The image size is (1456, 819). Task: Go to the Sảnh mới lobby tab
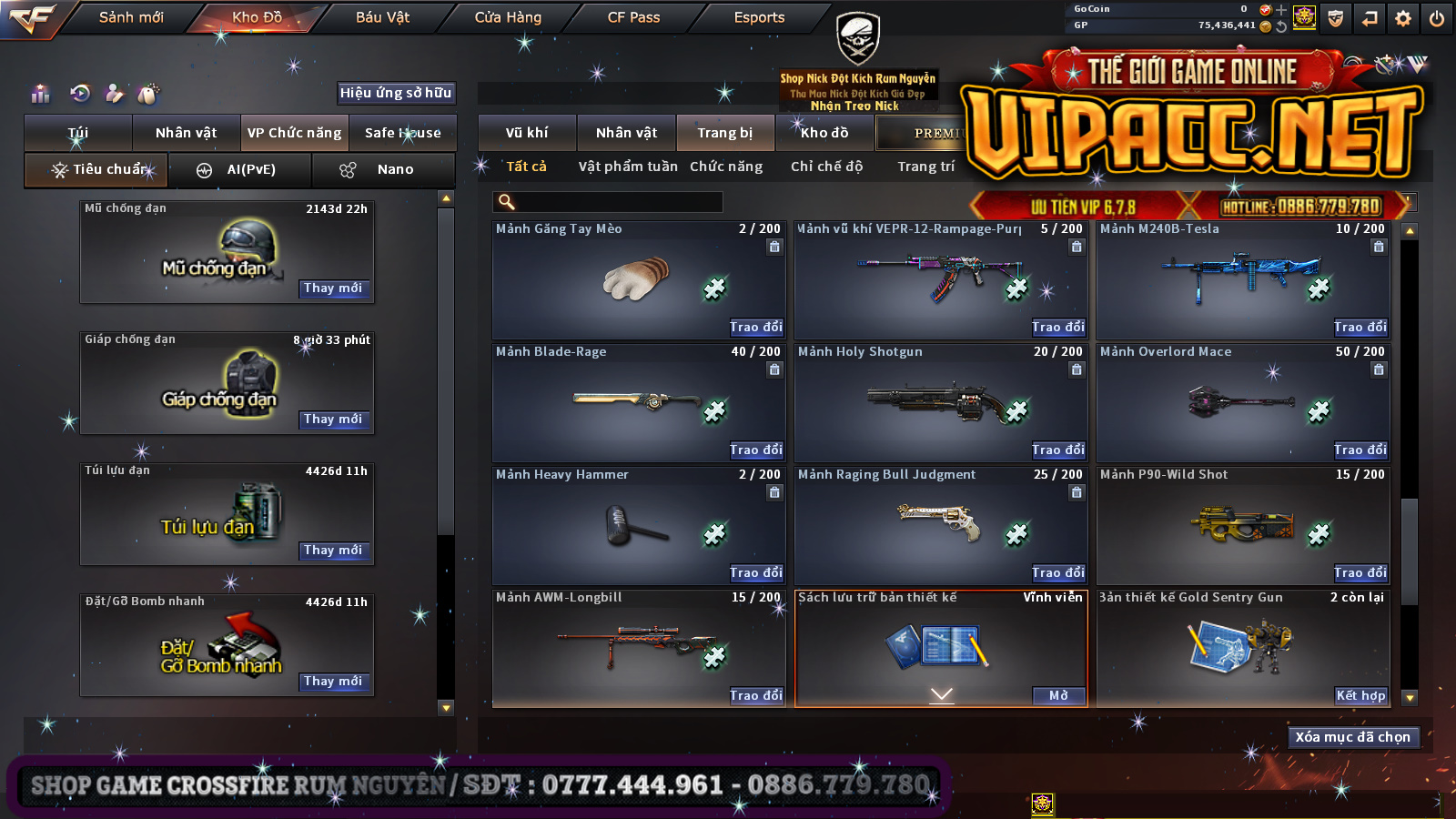pyautogui.click(x=131, y=17)
